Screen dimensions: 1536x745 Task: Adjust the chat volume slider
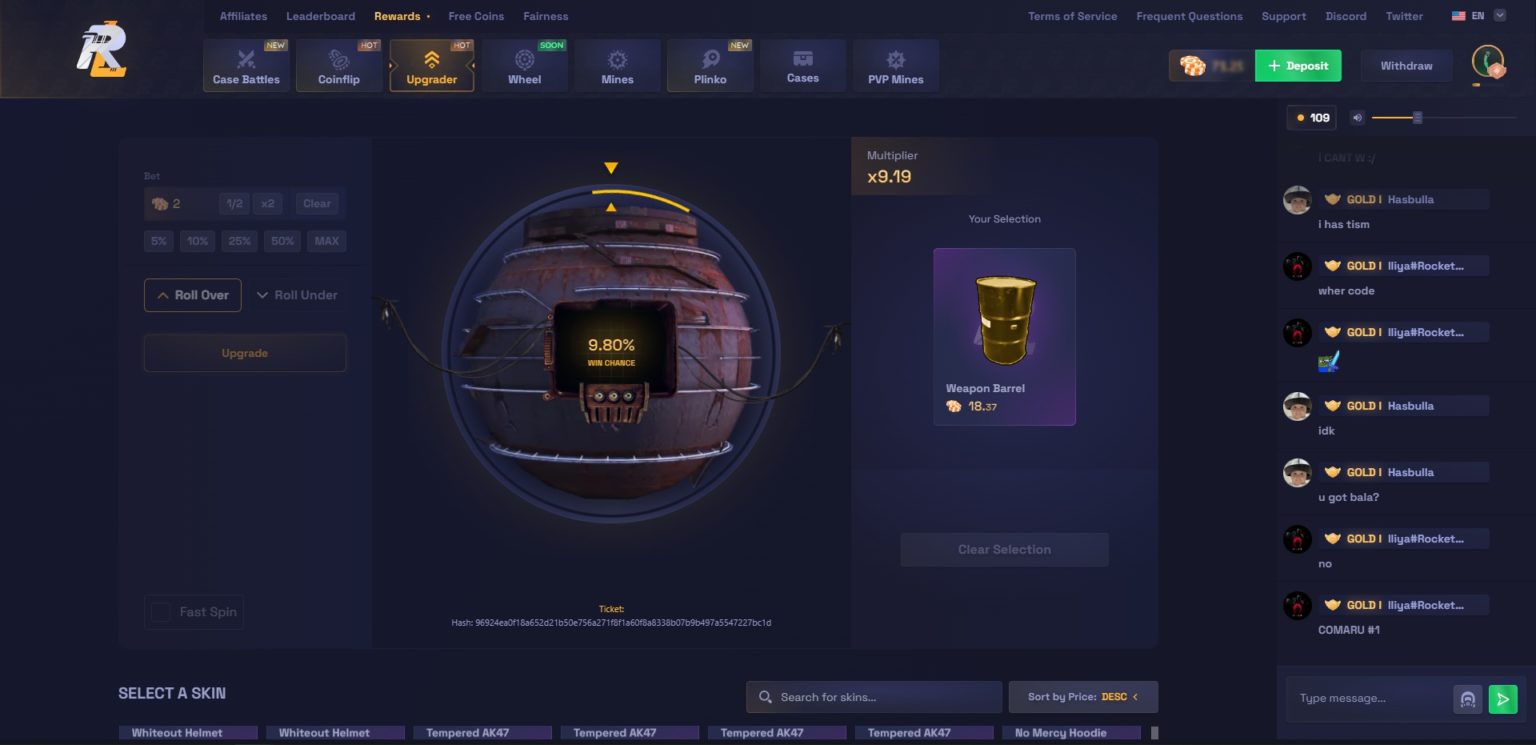[x=1416, y=117]
